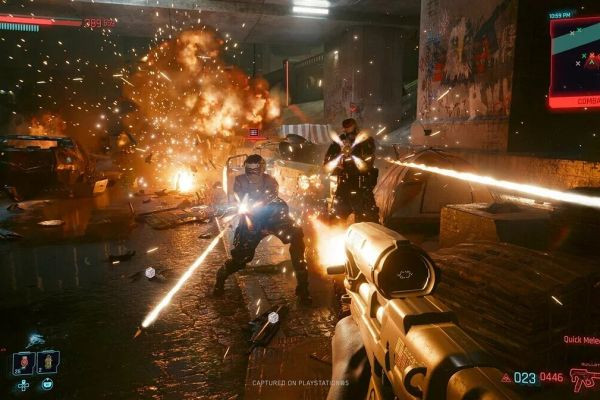Viewport: 600px width, 400px height.
Task: Click the equipped rifle weapon icon
Action: coord(583,380)
